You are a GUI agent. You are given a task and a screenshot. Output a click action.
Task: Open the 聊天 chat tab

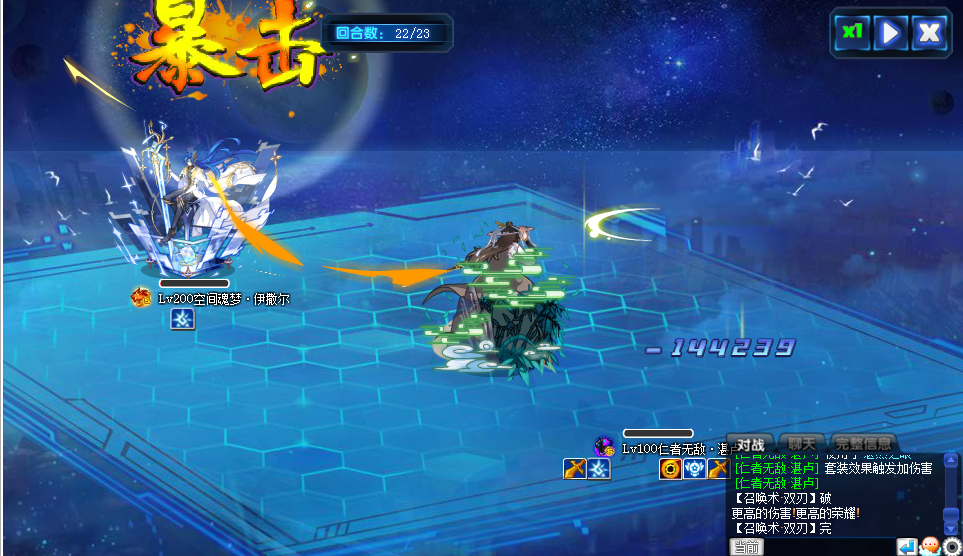click(x=802, y=443)
